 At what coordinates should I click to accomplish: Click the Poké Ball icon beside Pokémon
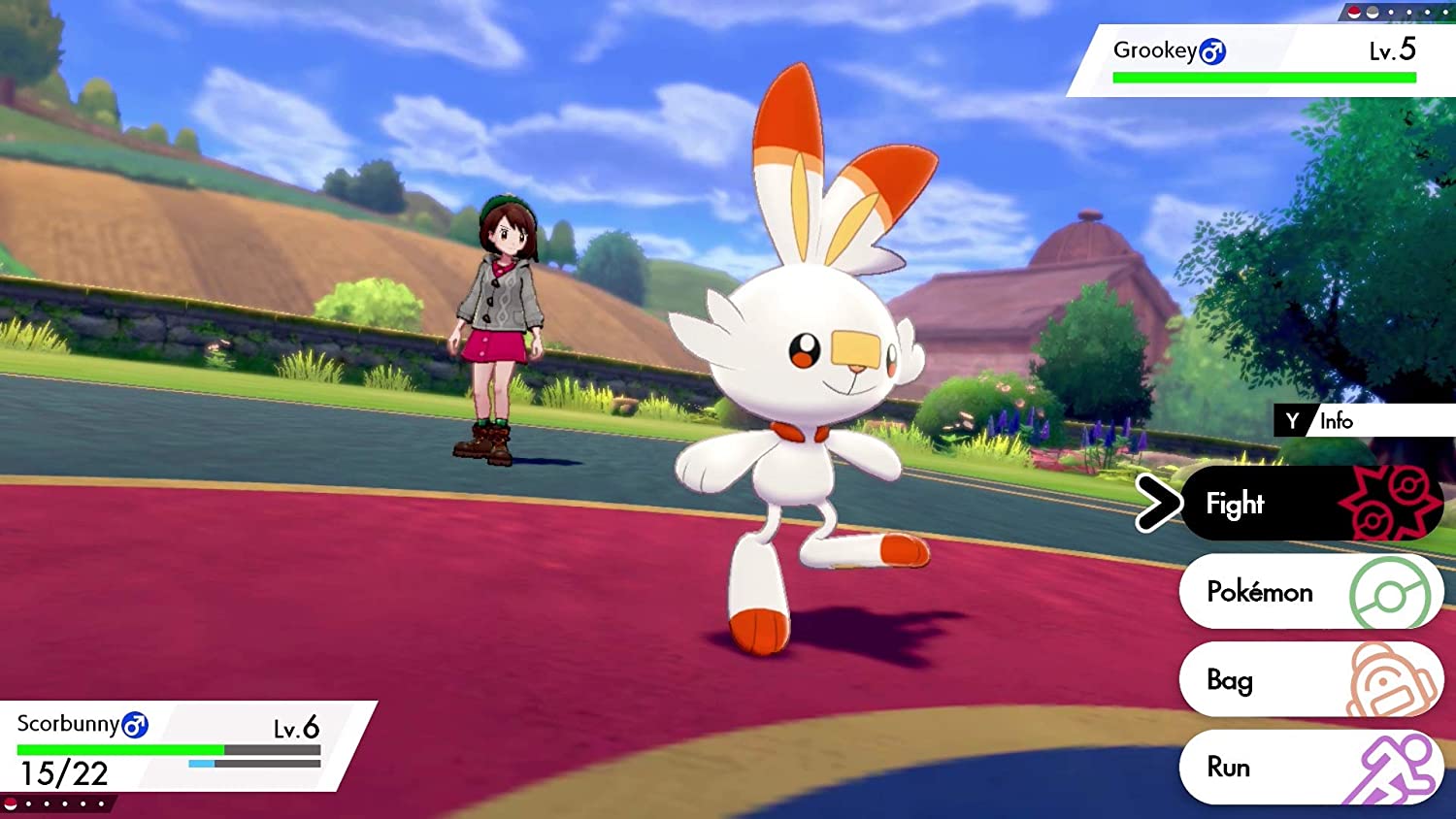tap(1392, 592)
